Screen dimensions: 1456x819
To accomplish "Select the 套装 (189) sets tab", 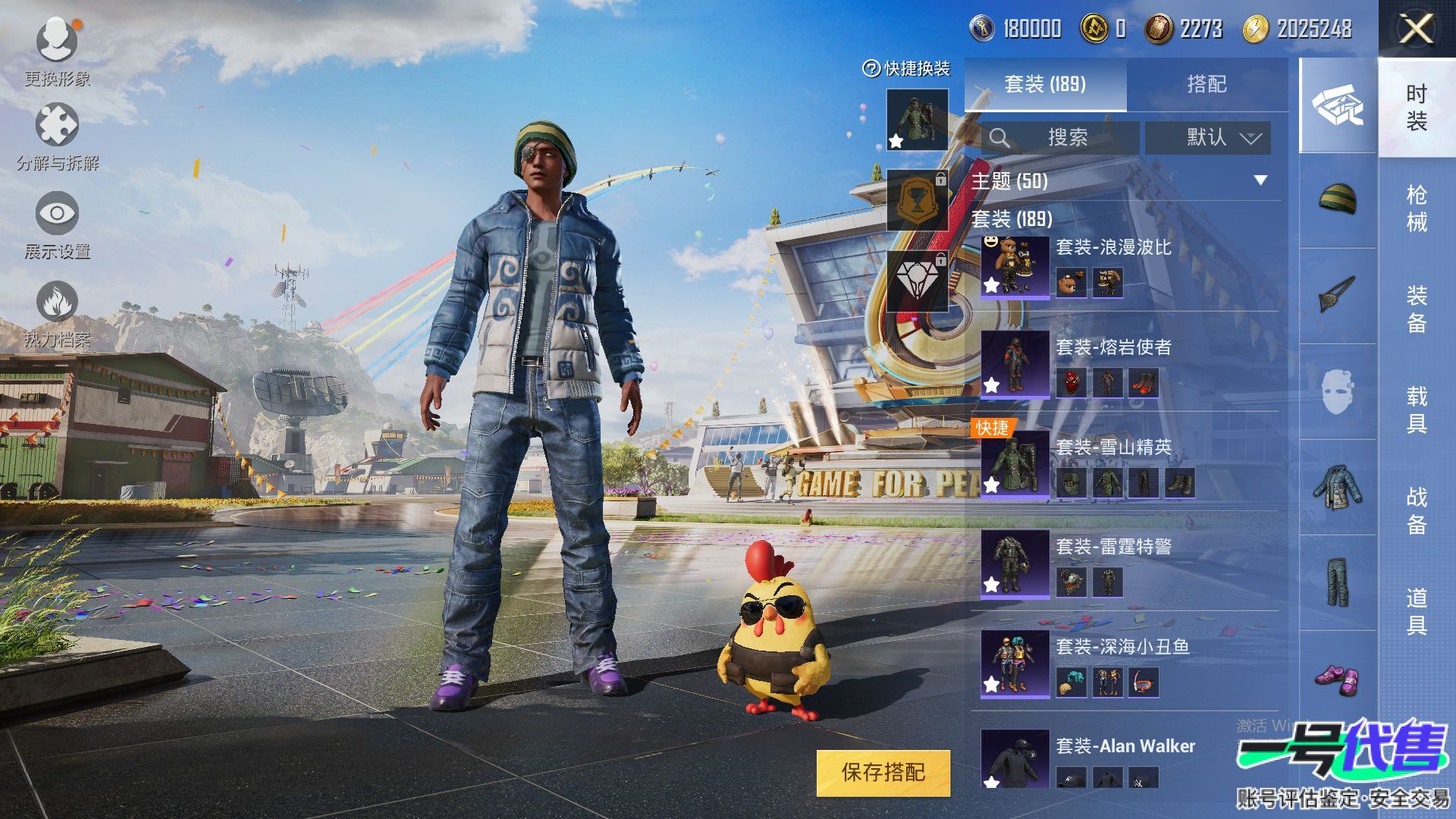I will pos(1045,84).
